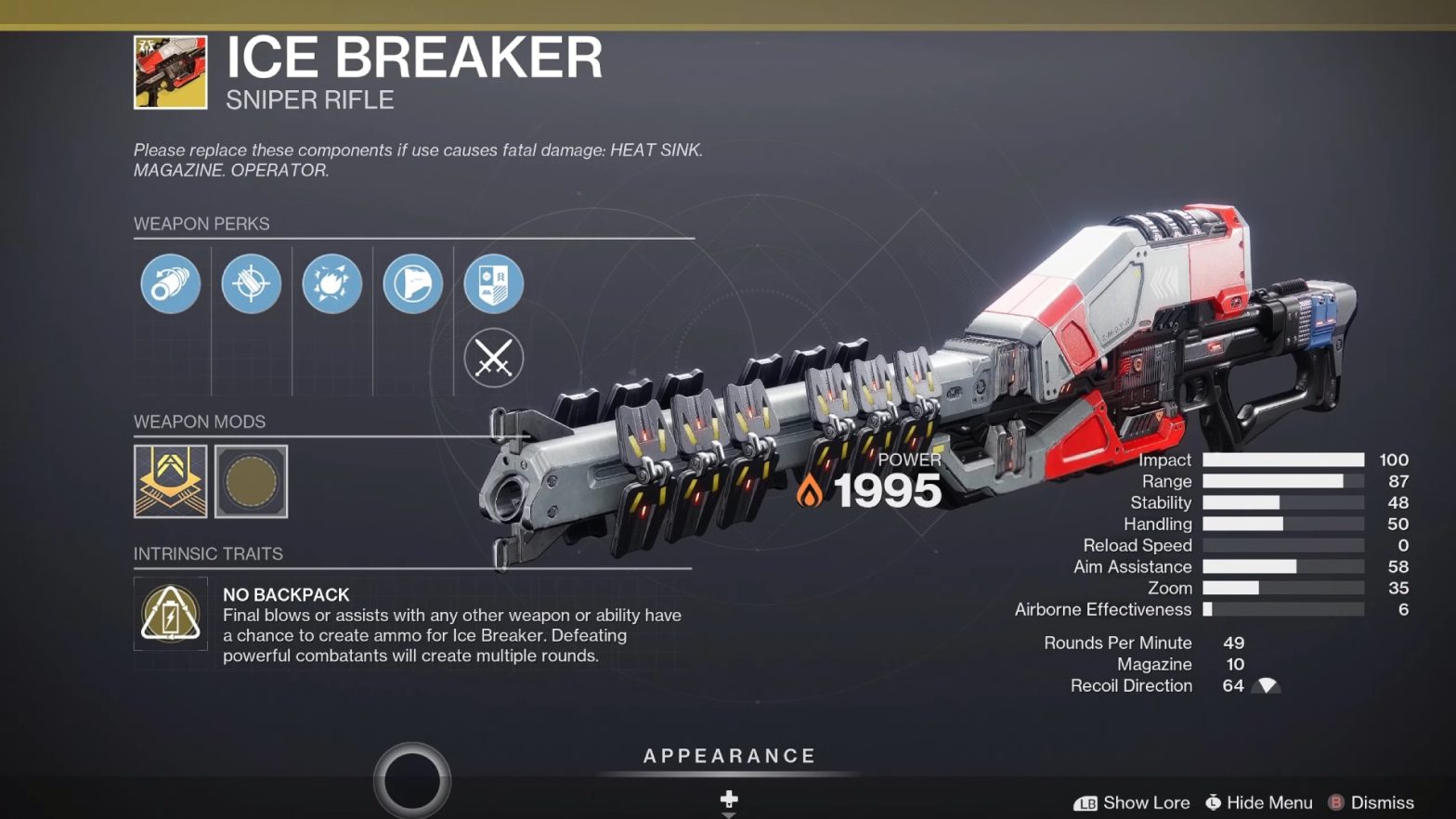Click the plus icon under Appearance
This screenshot has width=1456, height=819.
coord(730,799)
